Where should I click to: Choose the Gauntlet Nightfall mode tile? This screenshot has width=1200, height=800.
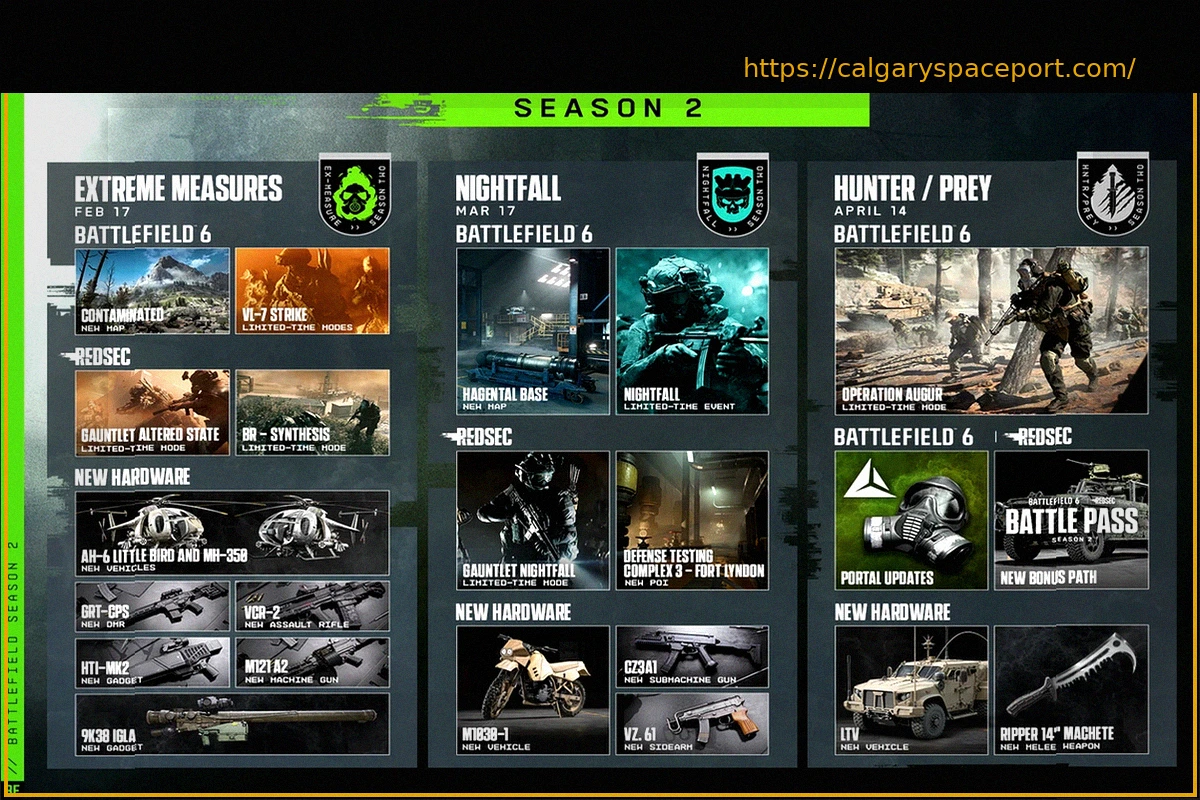point(533,520)
